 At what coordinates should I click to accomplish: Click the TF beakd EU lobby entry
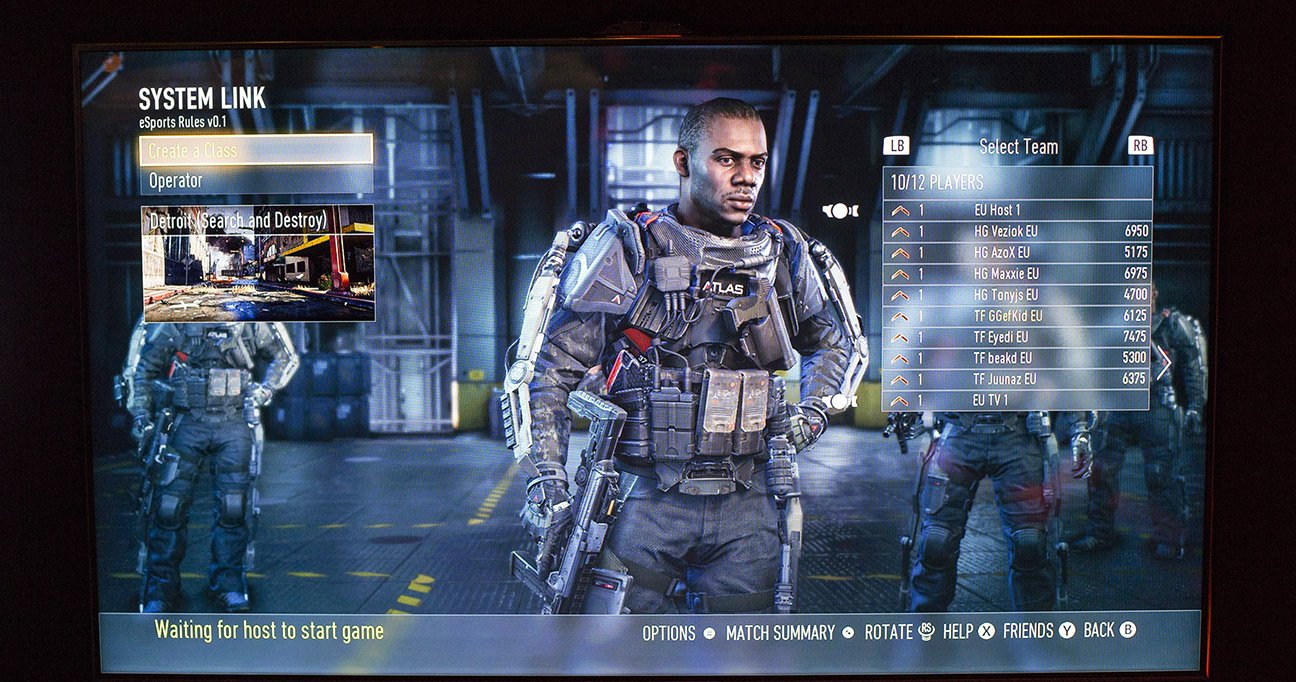[x=1016, y=357]
